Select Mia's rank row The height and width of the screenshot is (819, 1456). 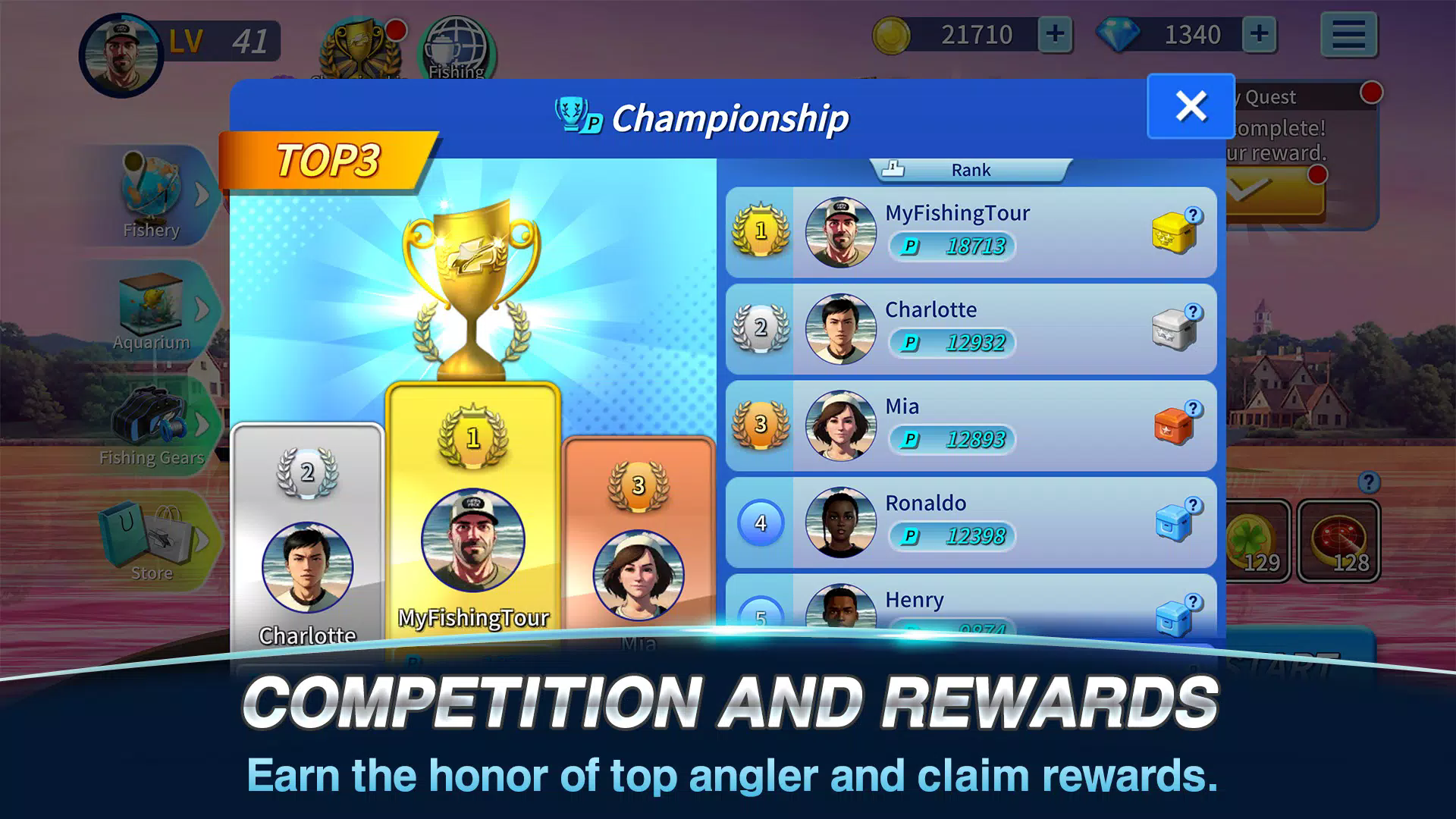[x=971, y=425]
